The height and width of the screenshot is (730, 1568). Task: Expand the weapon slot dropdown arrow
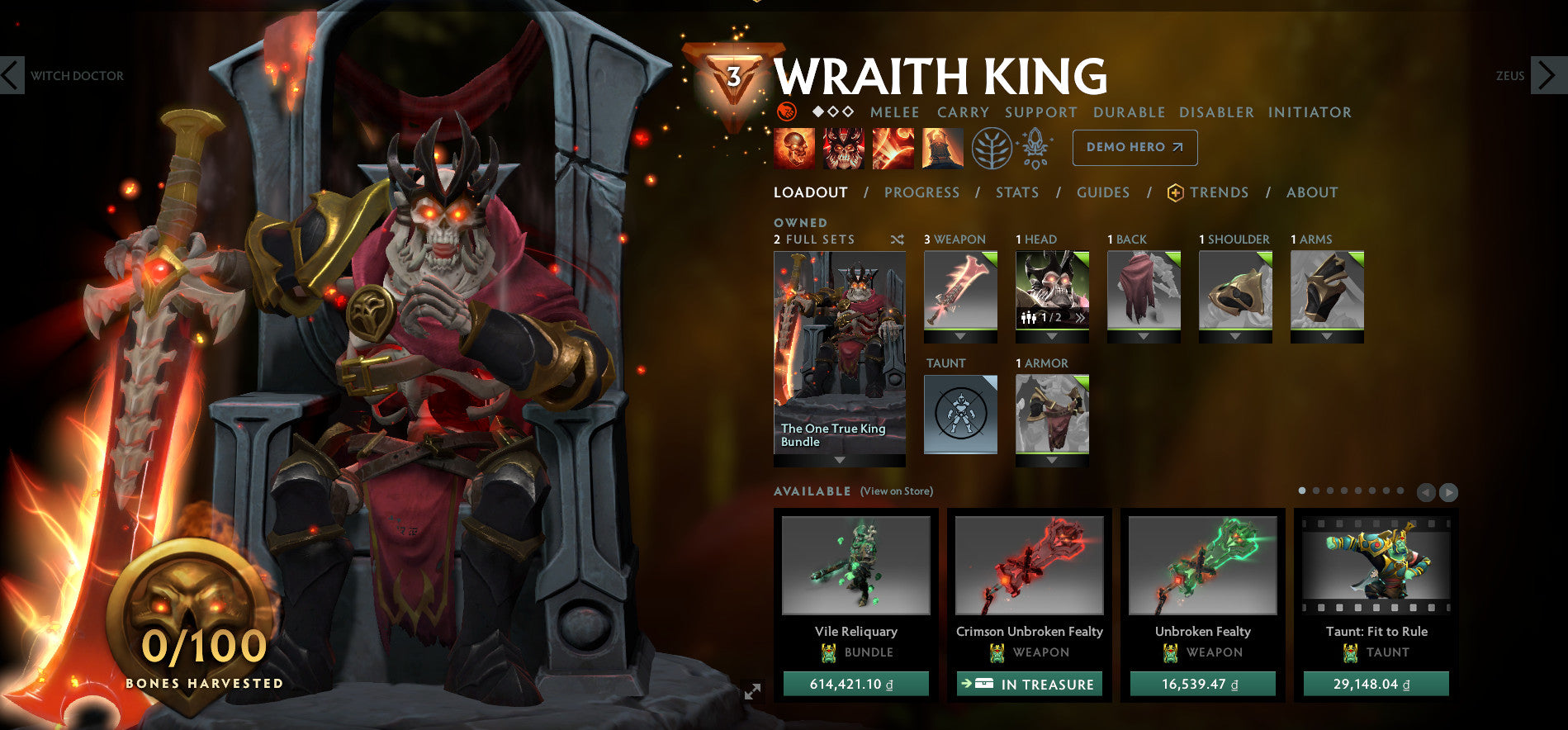tap(960, 337)
